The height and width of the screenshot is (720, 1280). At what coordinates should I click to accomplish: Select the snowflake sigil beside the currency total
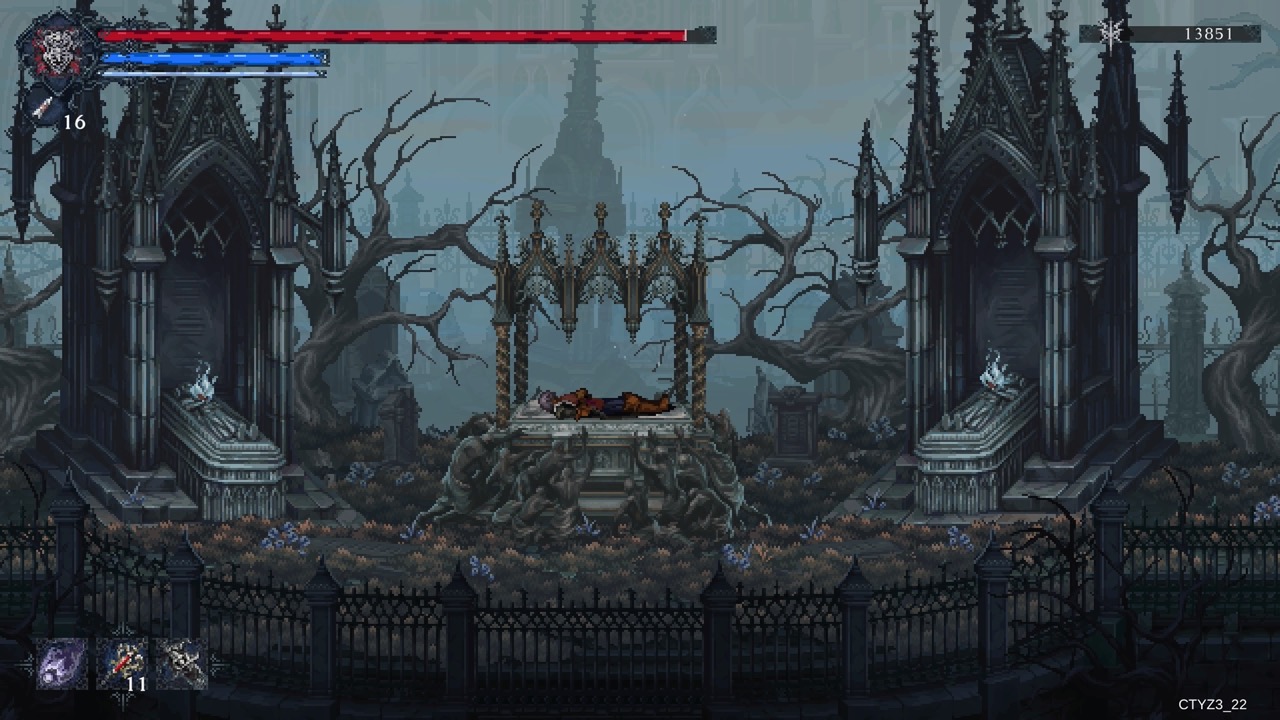point(1109,31)
